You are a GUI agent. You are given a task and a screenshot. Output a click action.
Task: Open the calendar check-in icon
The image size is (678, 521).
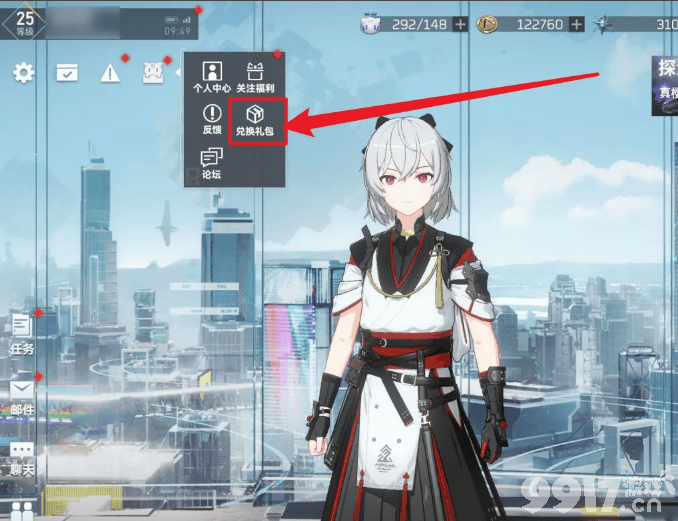pyautogui.click(x=67, y=72)
